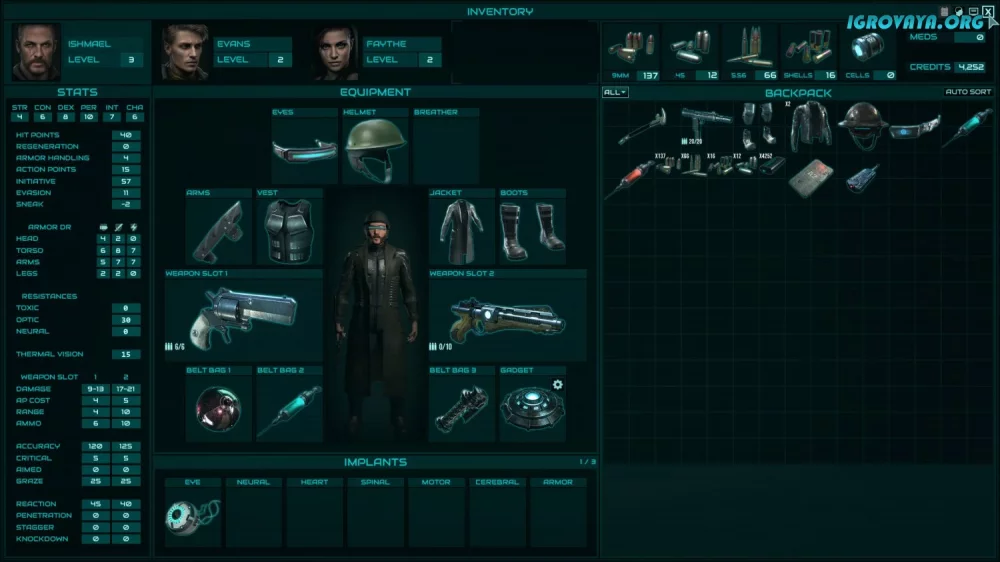Choose the syringe in belt bag 2

point(288,408)
